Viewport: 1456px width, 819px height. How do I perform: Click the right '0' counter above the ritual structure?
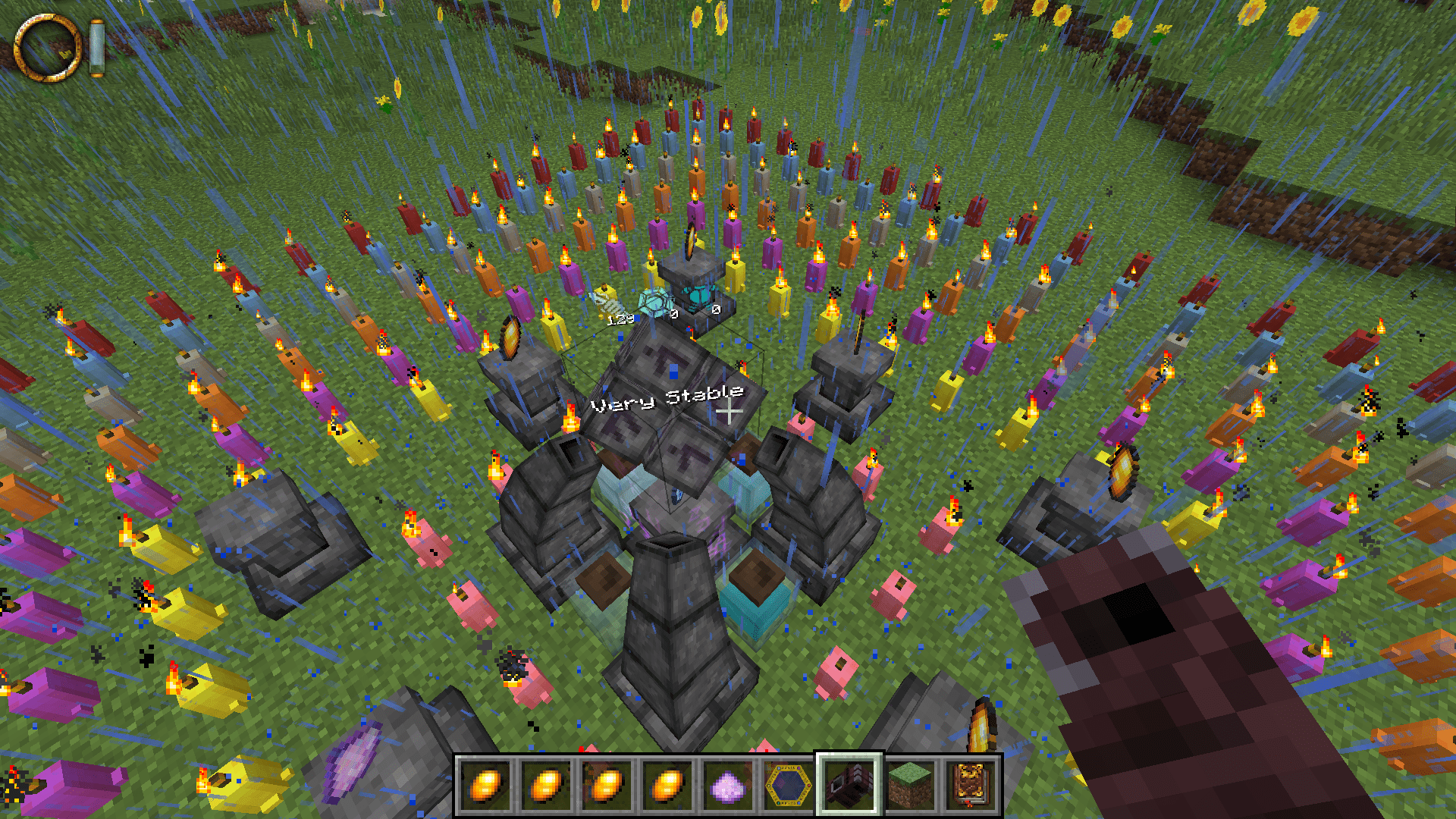coord(715,311)
